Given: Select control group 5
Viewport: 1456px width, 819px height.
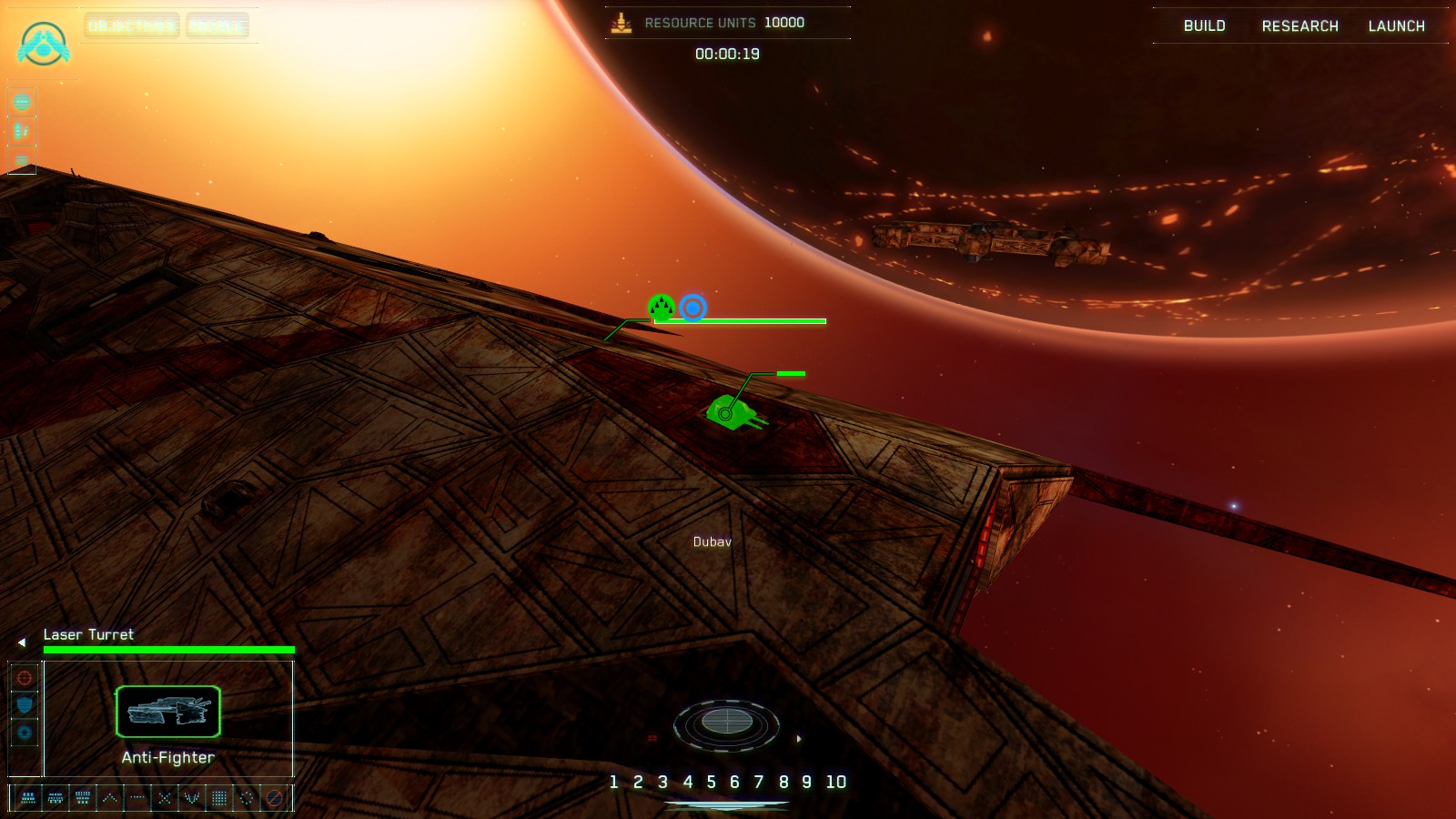Looking at the screenshot, I should coord(711,782).
